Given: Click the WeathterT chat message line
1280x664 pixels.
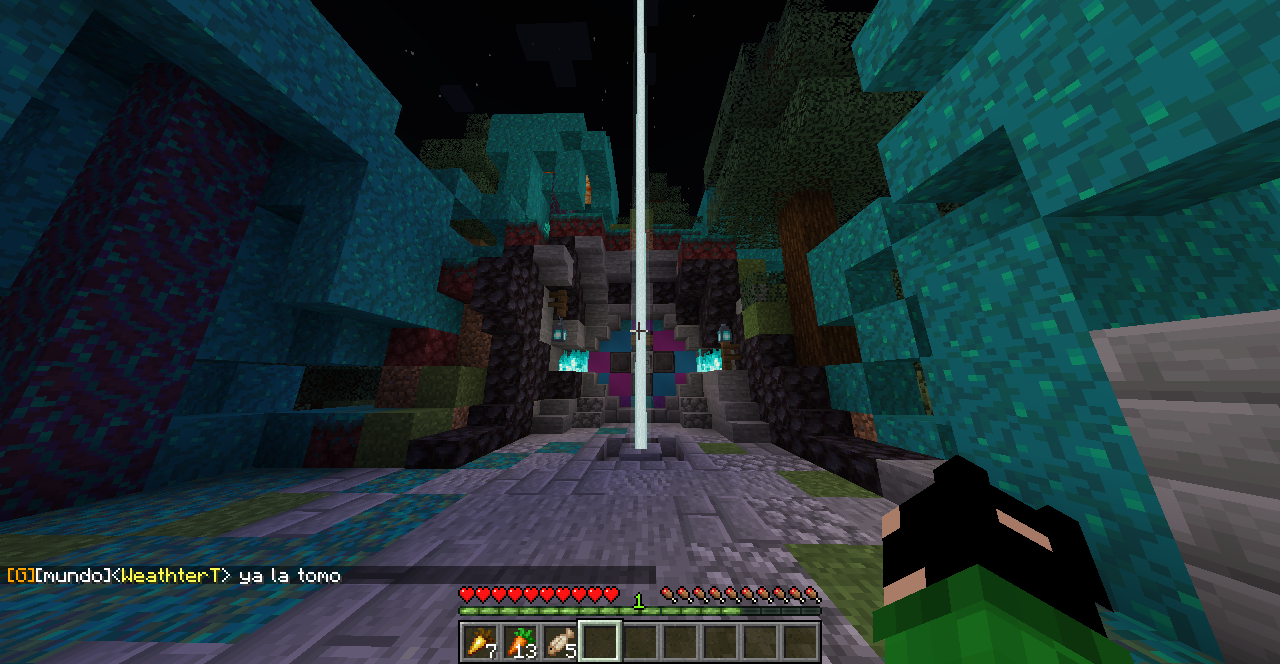Looking at the screenshot, I should click(175, 575).
